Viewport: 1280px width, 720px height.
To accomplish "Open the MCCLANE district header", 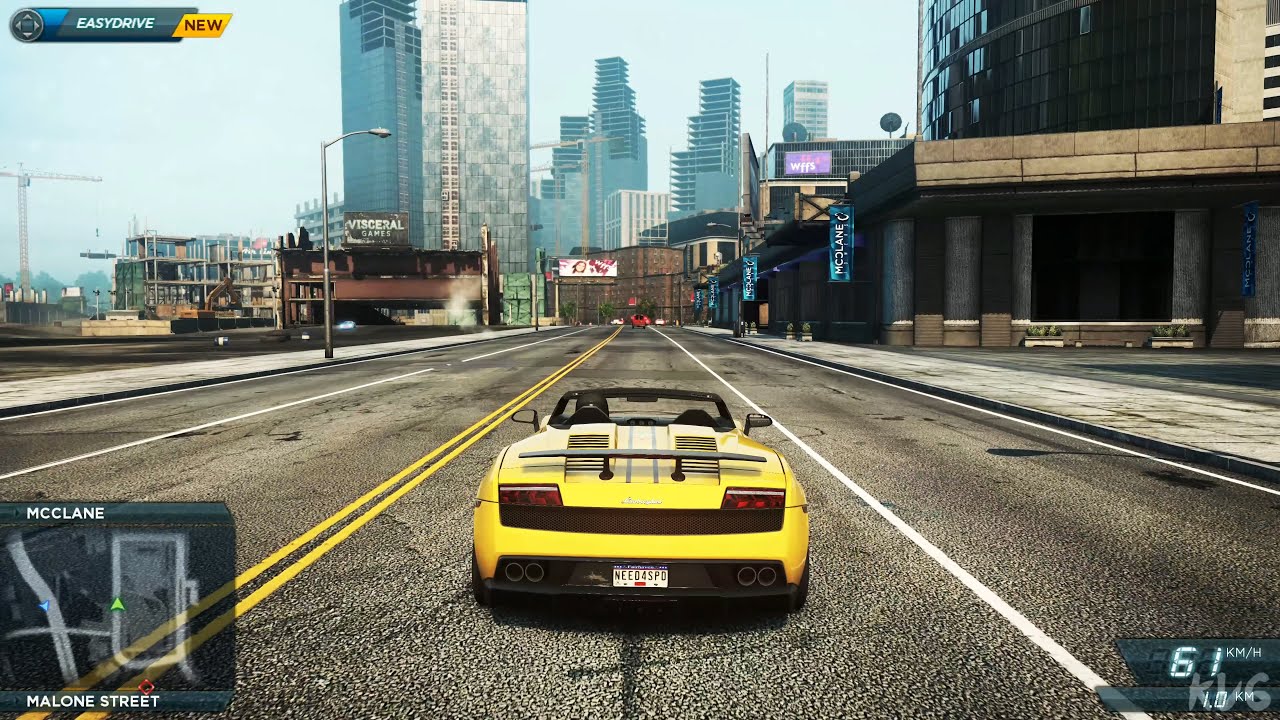I will click(x=65, y=513).
